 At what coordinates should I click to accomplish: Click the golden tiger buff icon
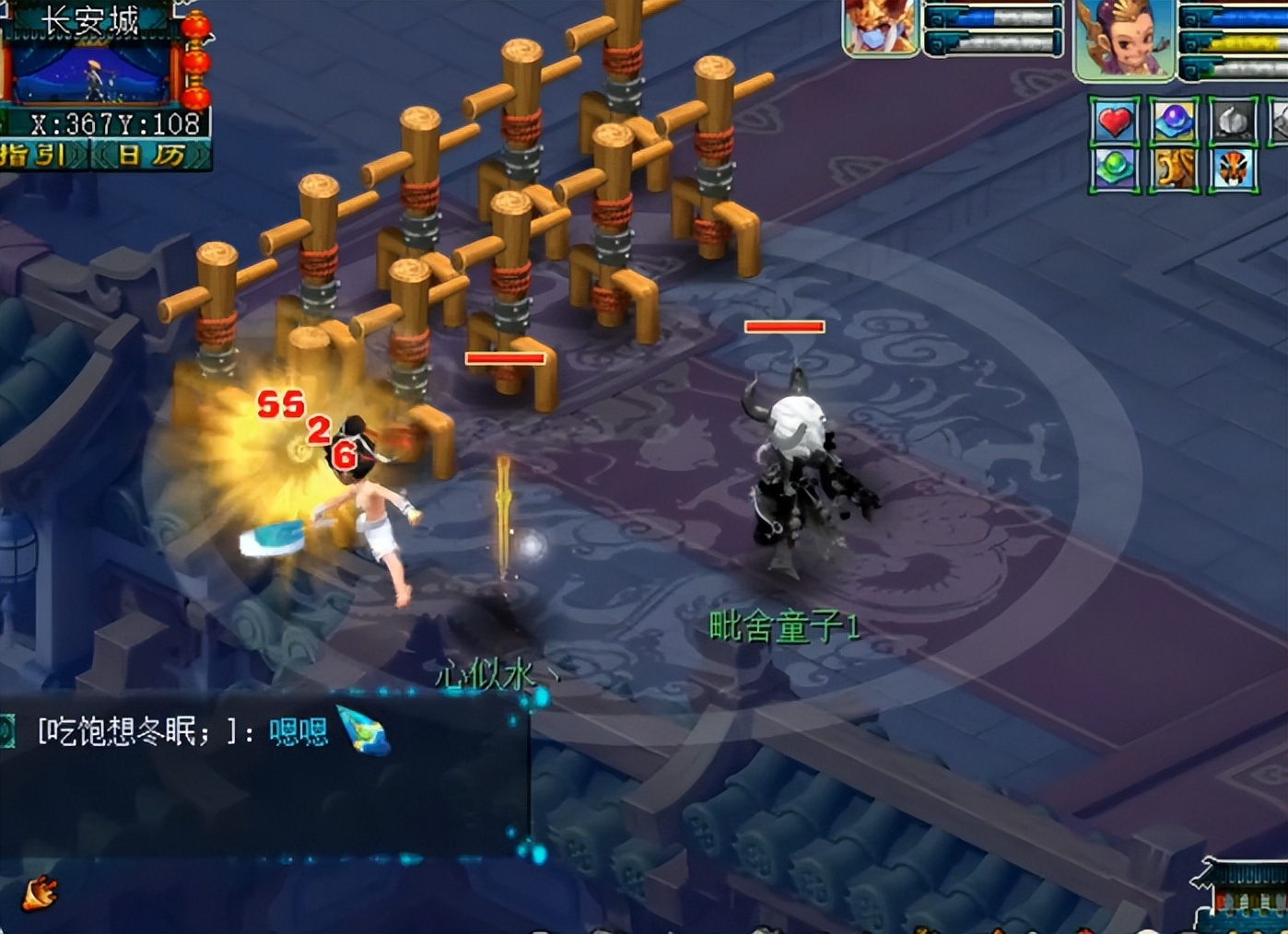click(1174, 169)
